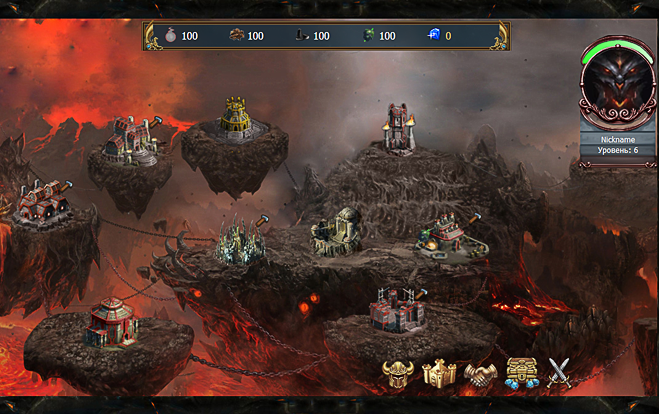Select the red-roofed pagoda building
659x414 pixels.
(x=110, y=322)
